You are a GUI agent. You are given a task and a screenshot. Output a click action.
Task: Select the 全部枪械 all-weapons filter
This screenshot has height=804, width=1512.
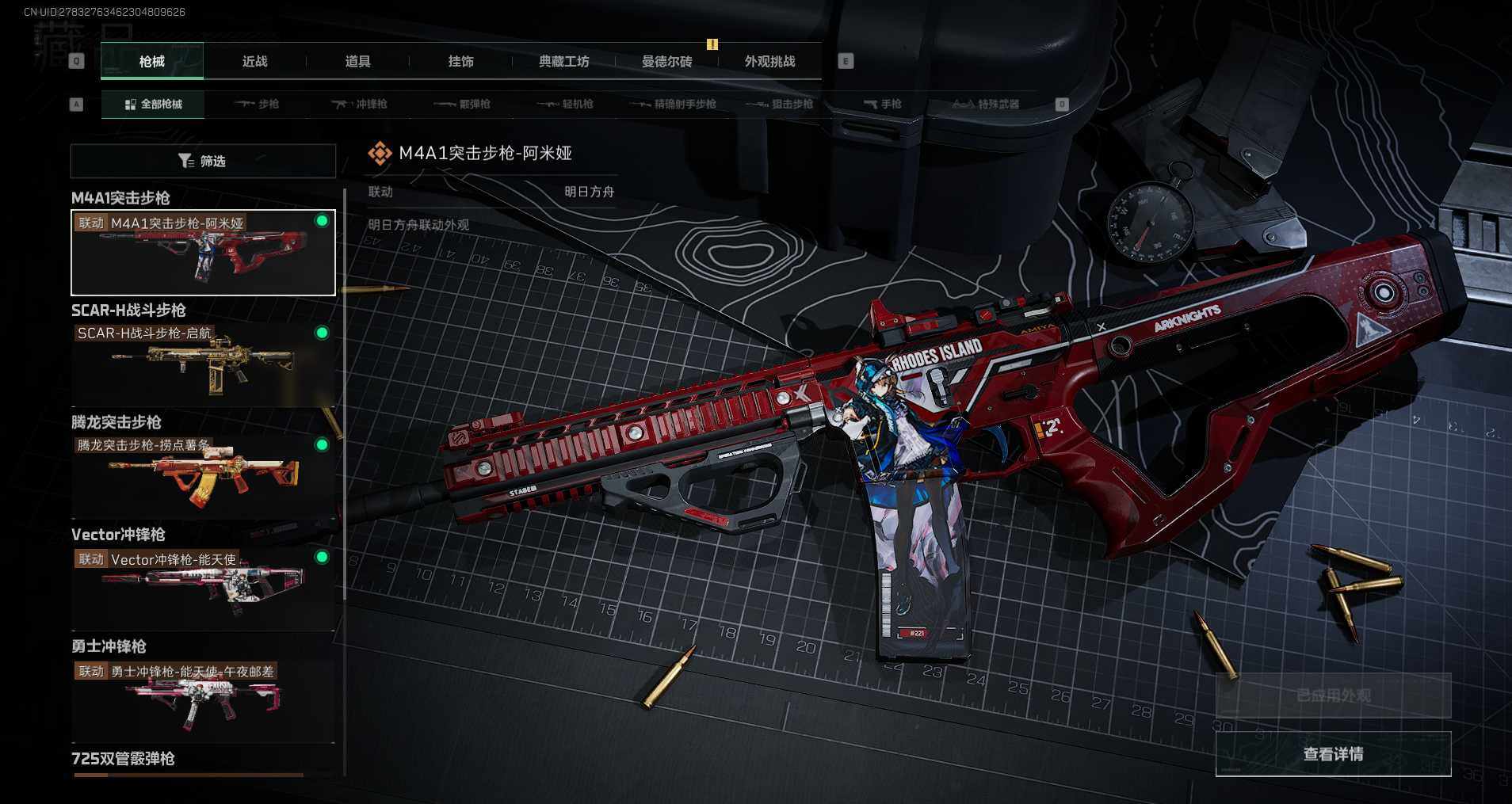pos(154,105)
